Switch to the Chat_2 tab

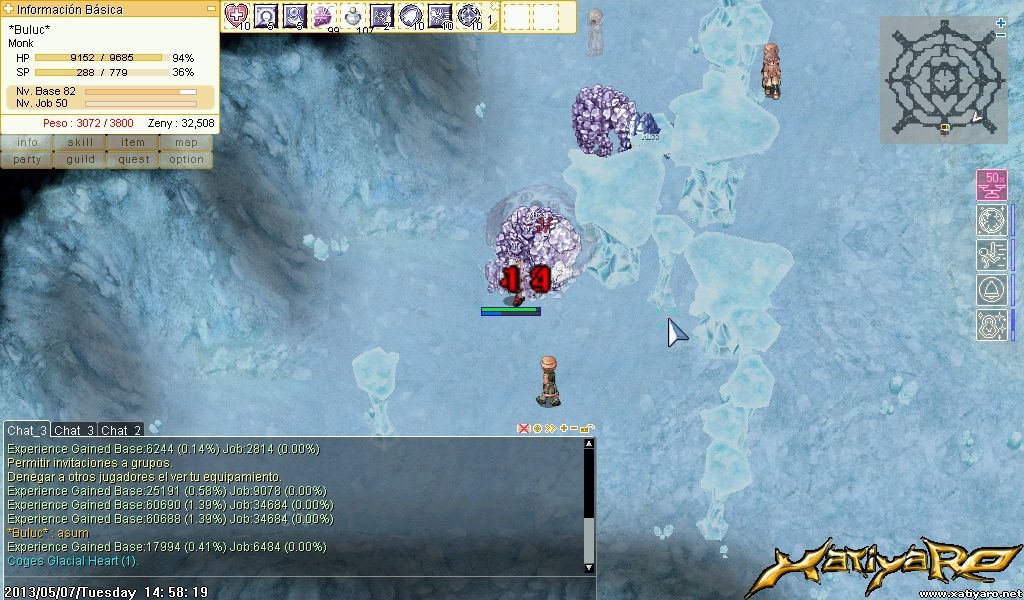click(121, 430)
